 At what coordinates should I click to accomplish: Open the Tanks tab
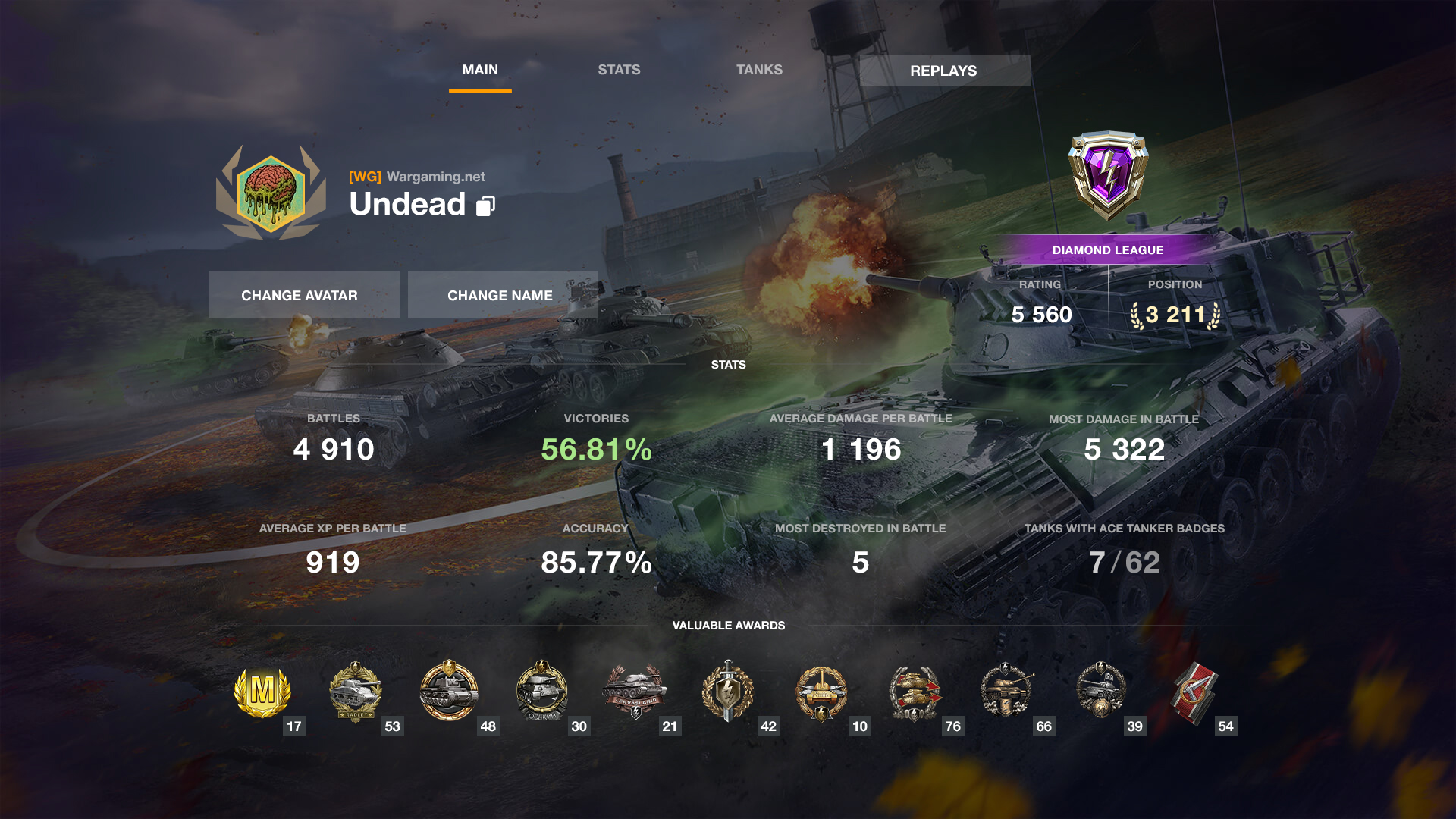pyautogui.click(x=759, y=70)
